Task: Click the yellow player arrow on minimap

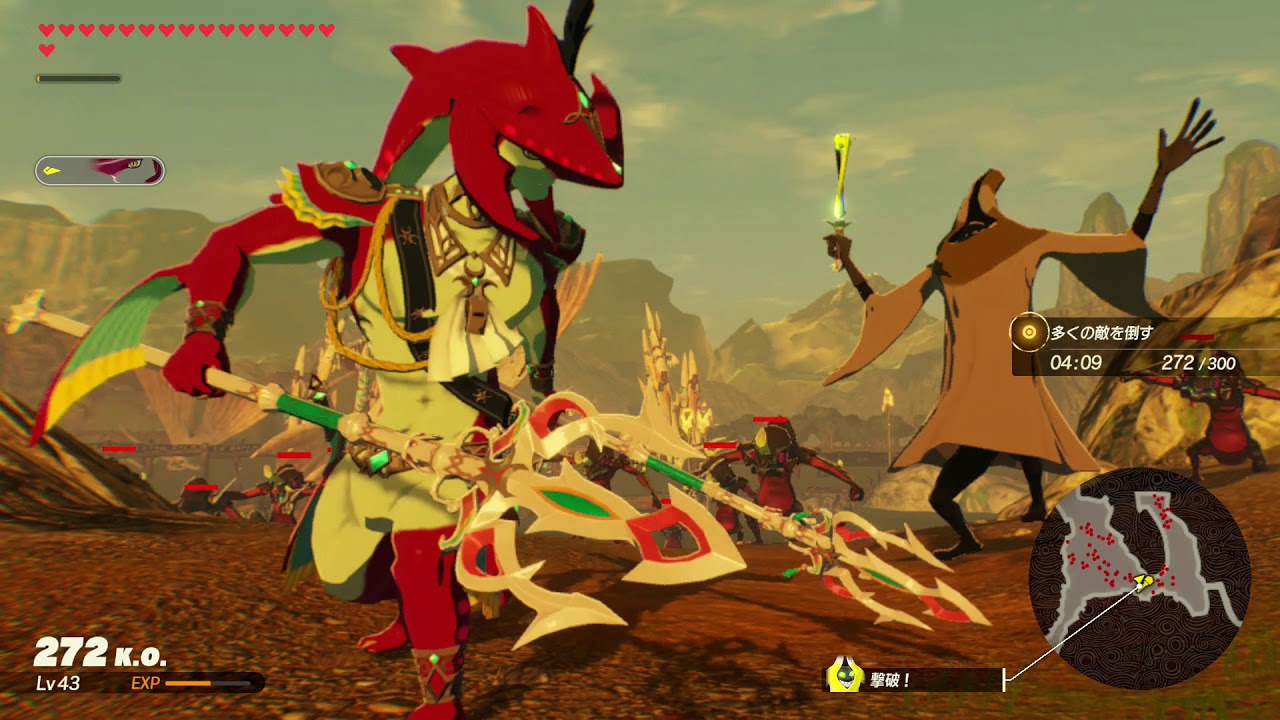Action: tap(1147, 580)
